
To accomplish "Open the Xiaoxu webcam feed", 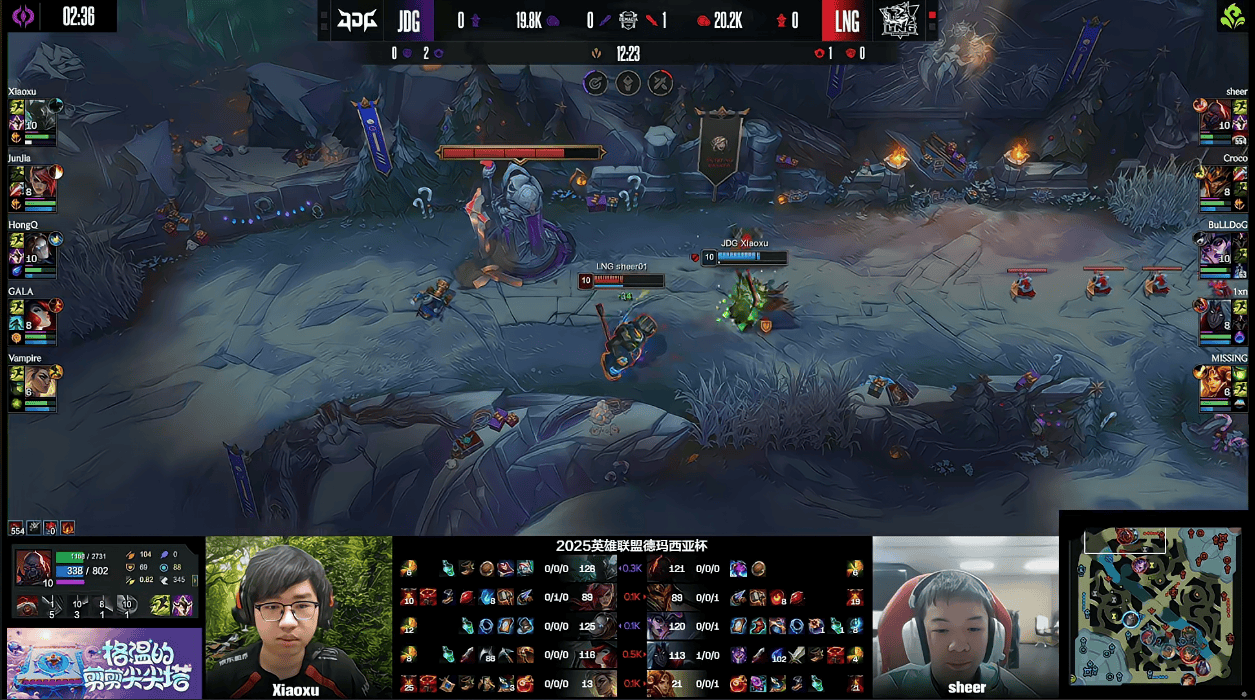I will coord(298,616).
